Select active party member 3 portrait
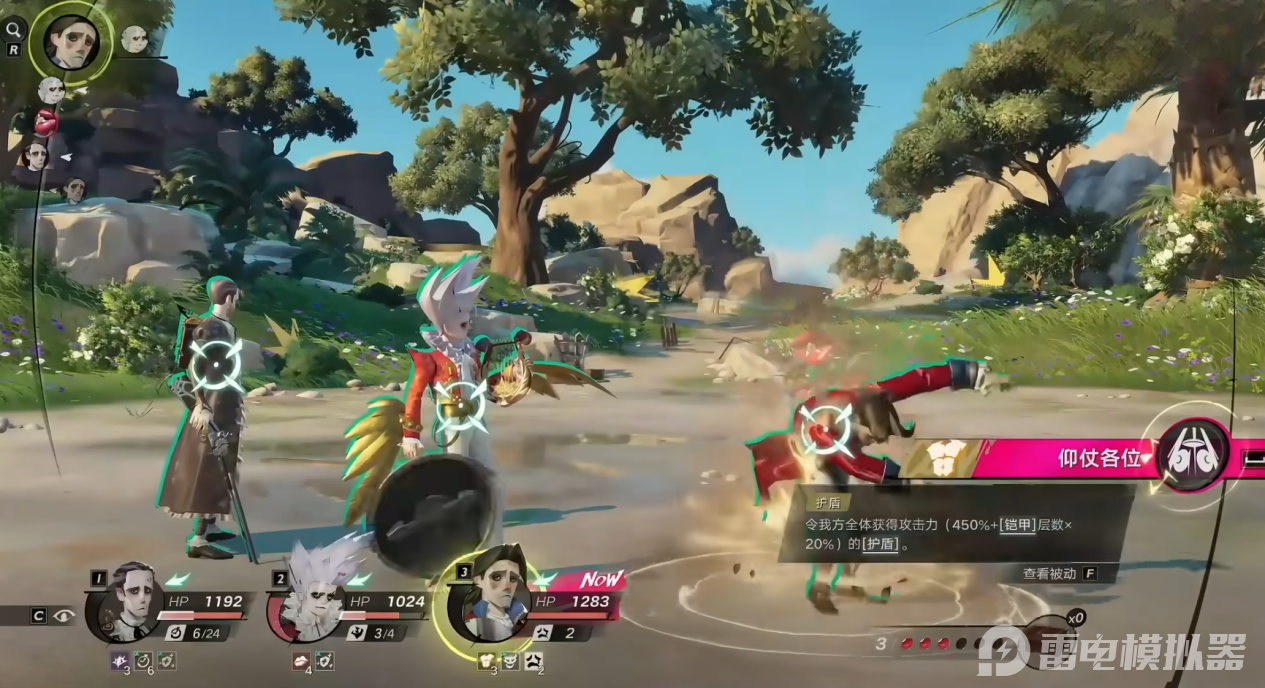The width and height of the screenshot is (1265, 688). [492, 603]
